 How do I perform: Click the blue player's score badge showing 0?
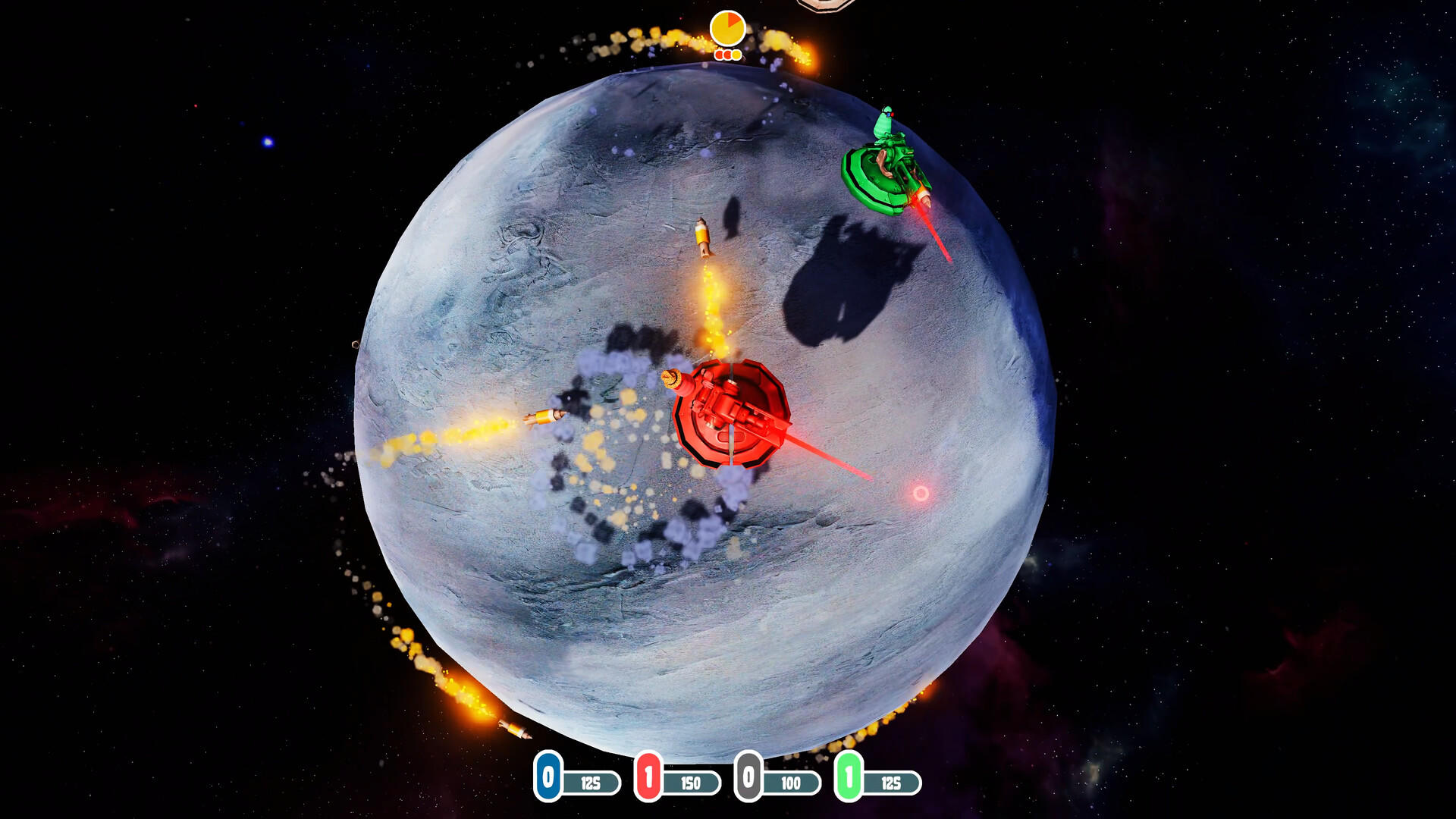point(548,777)
